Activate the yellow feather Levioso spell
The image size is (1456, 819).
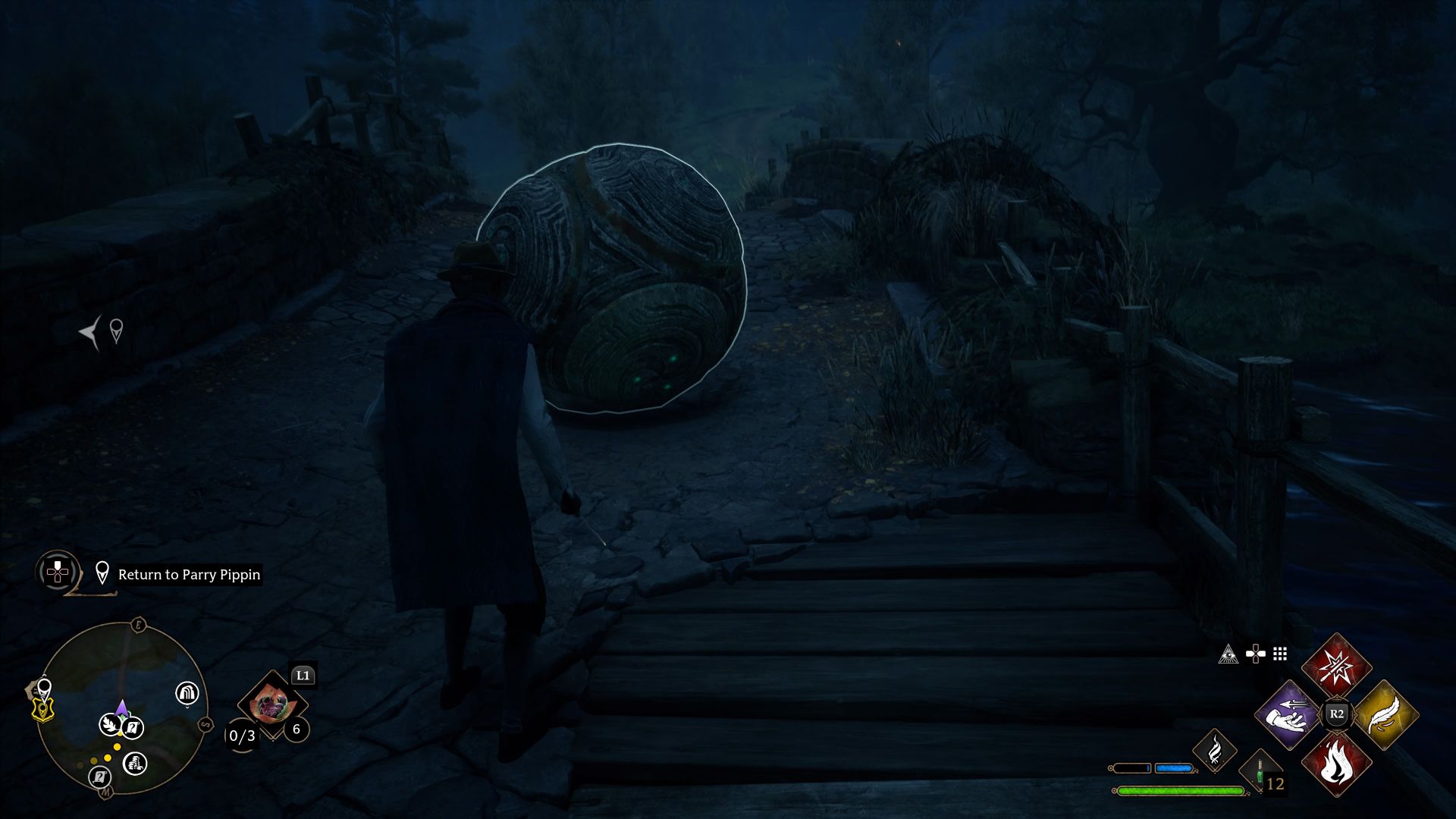1385,715
